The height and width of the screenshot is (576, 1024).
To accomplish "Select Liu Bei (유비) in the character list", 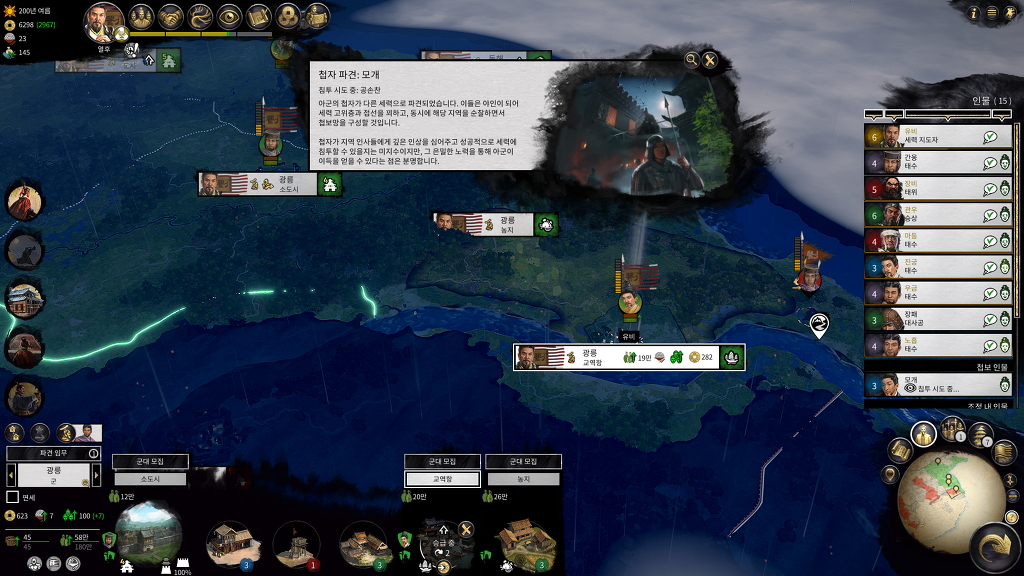I will [x=925, y=136].
